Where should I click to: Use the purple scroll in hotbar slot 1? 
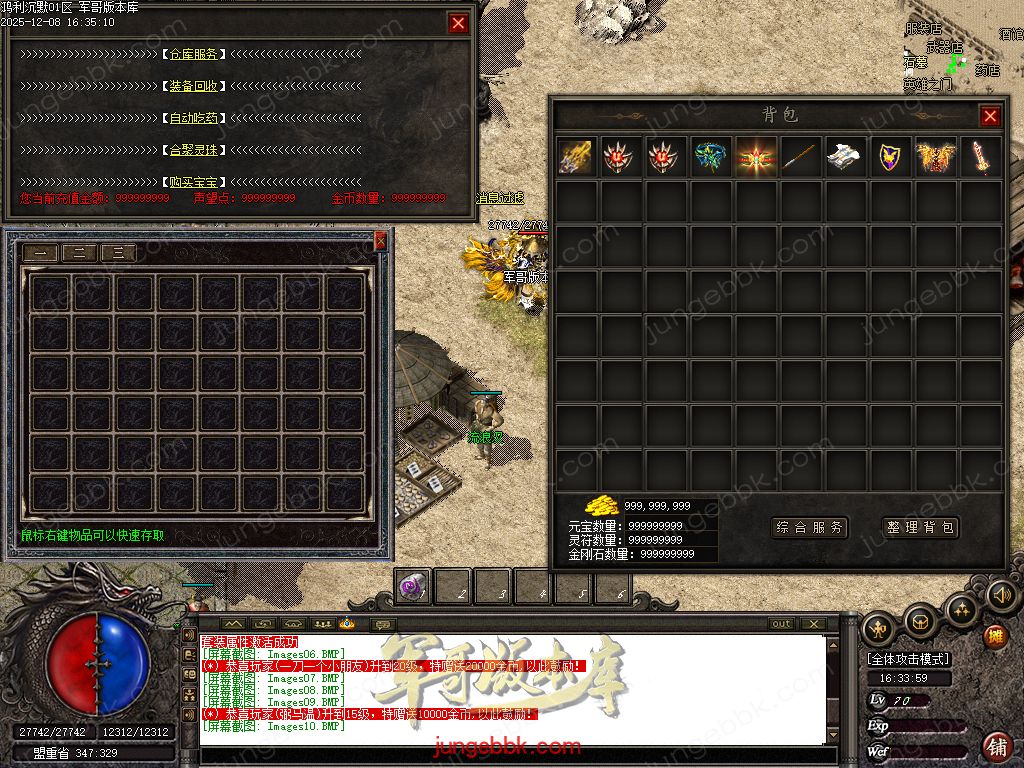[411, 587]
